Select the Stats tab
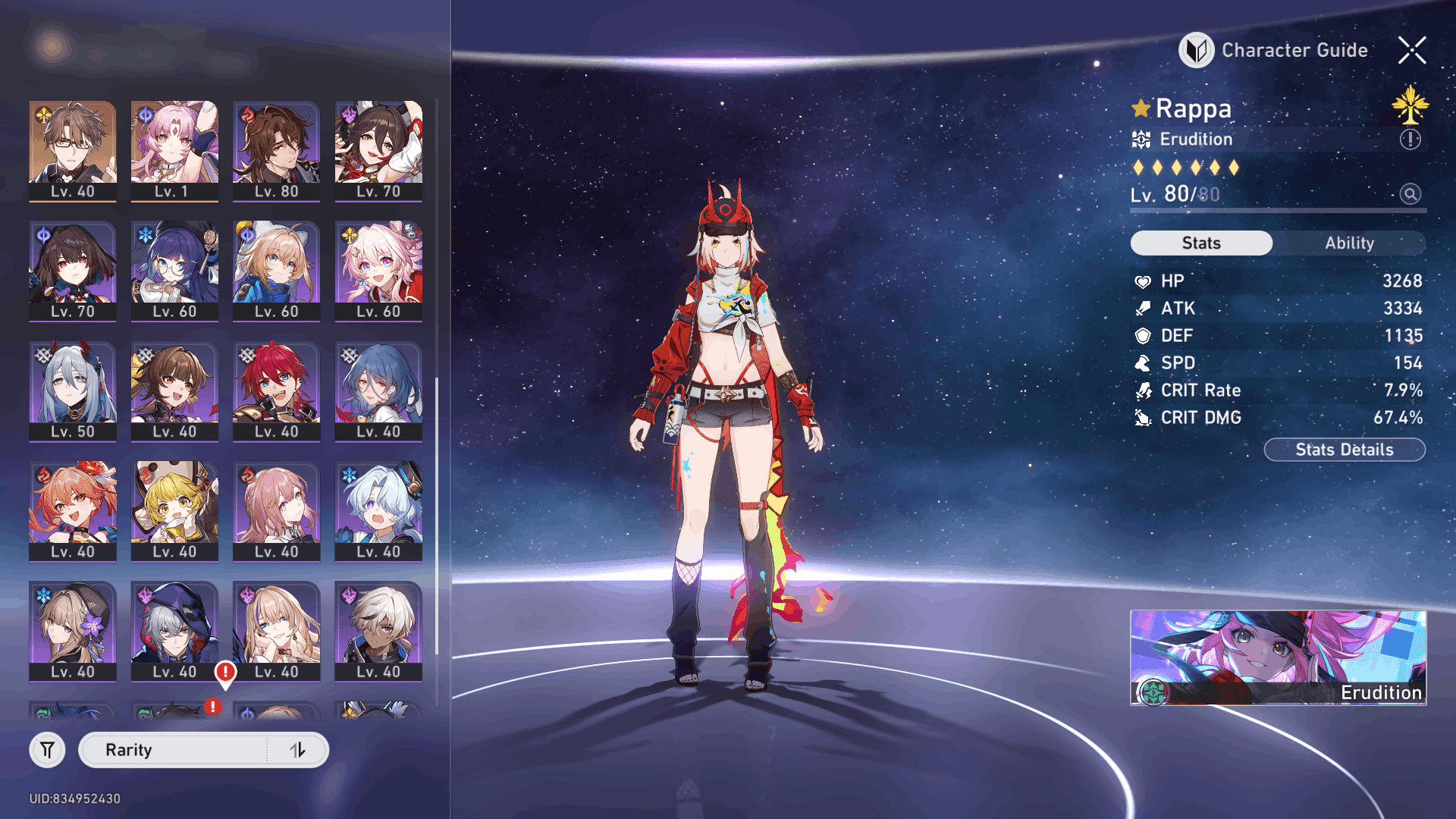This screenshot has width=1456, height=819. [x=1201, y=243]
